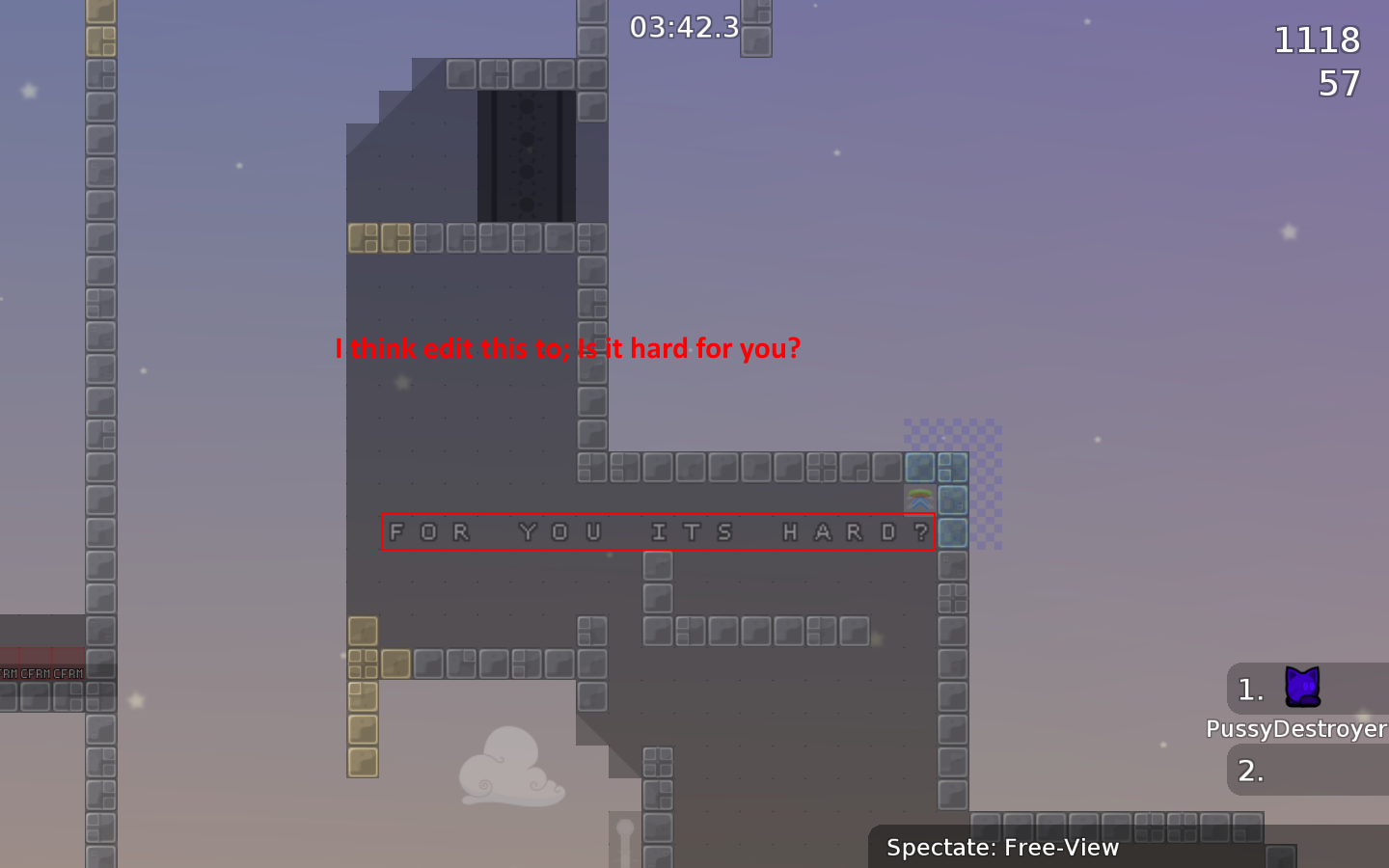This screenshot has width=1389, height=868.
Task: Click the green grass spawn point icon
Action: coord(920,494)
